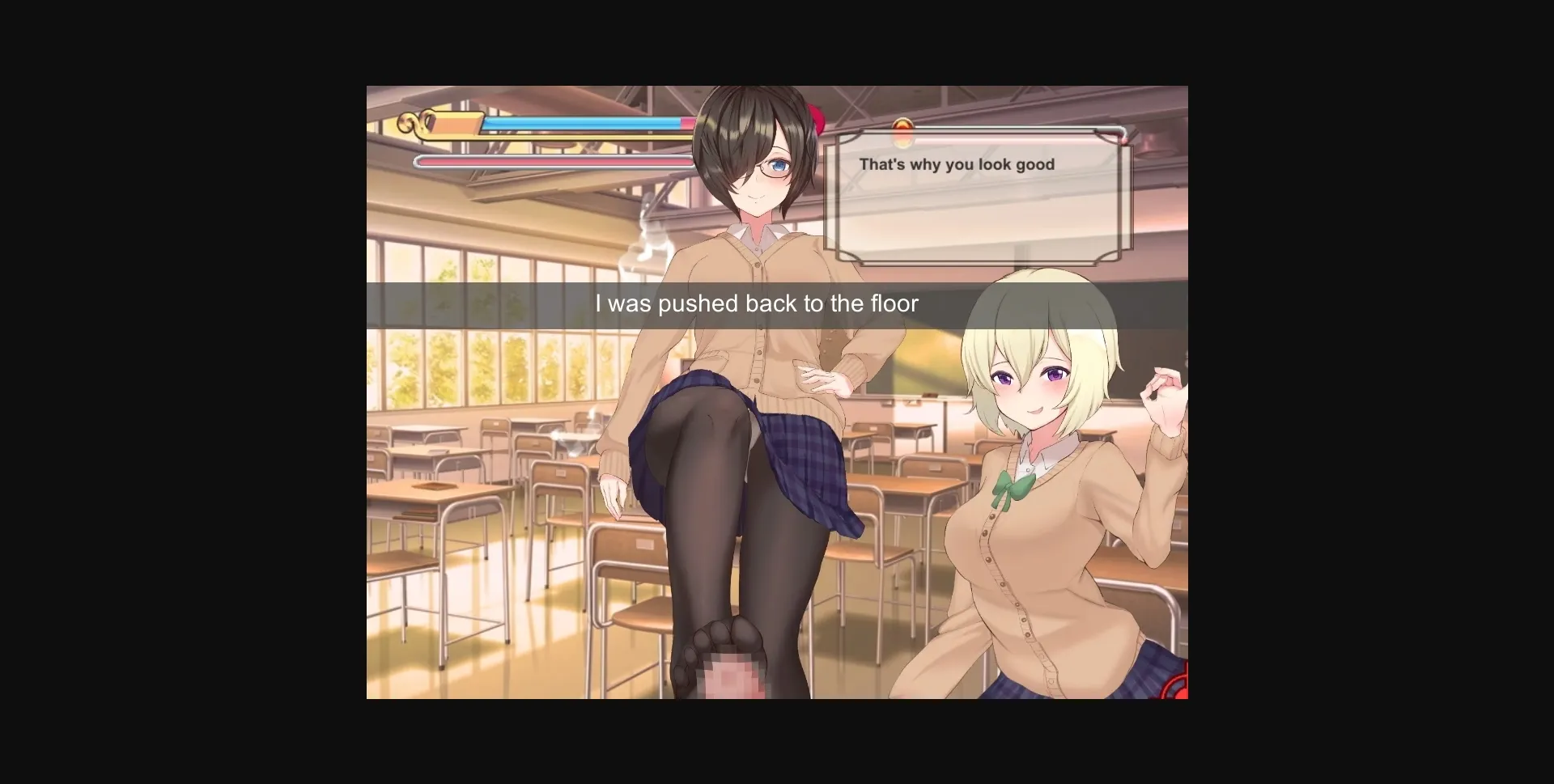Select the dialogue text 'That's why you look good'
The width and height of the screenshot is (1554, 784).
click(x=957, y=164)
